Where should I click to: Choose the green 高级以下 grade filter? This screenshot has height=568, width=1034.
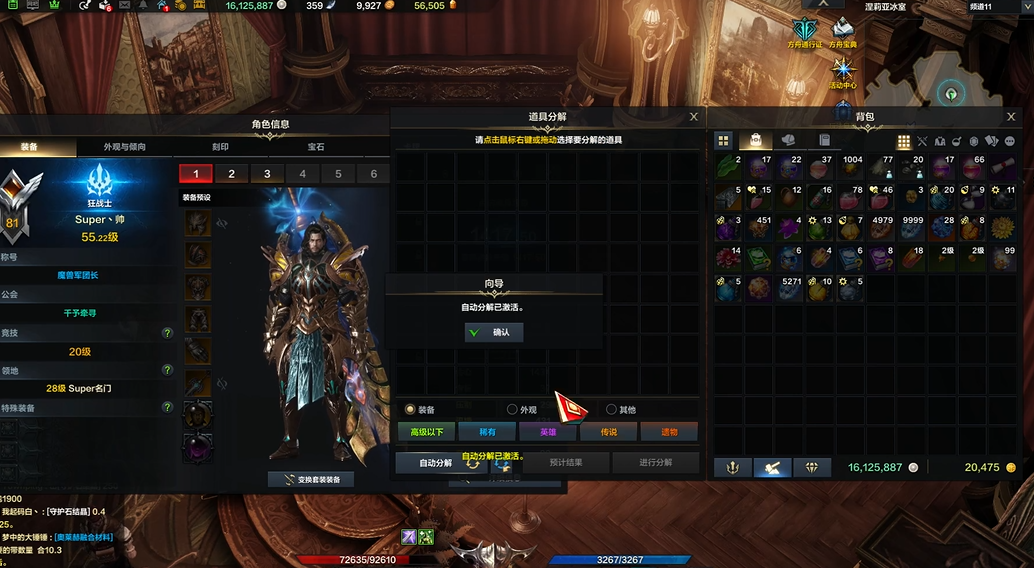pos(426,432)
